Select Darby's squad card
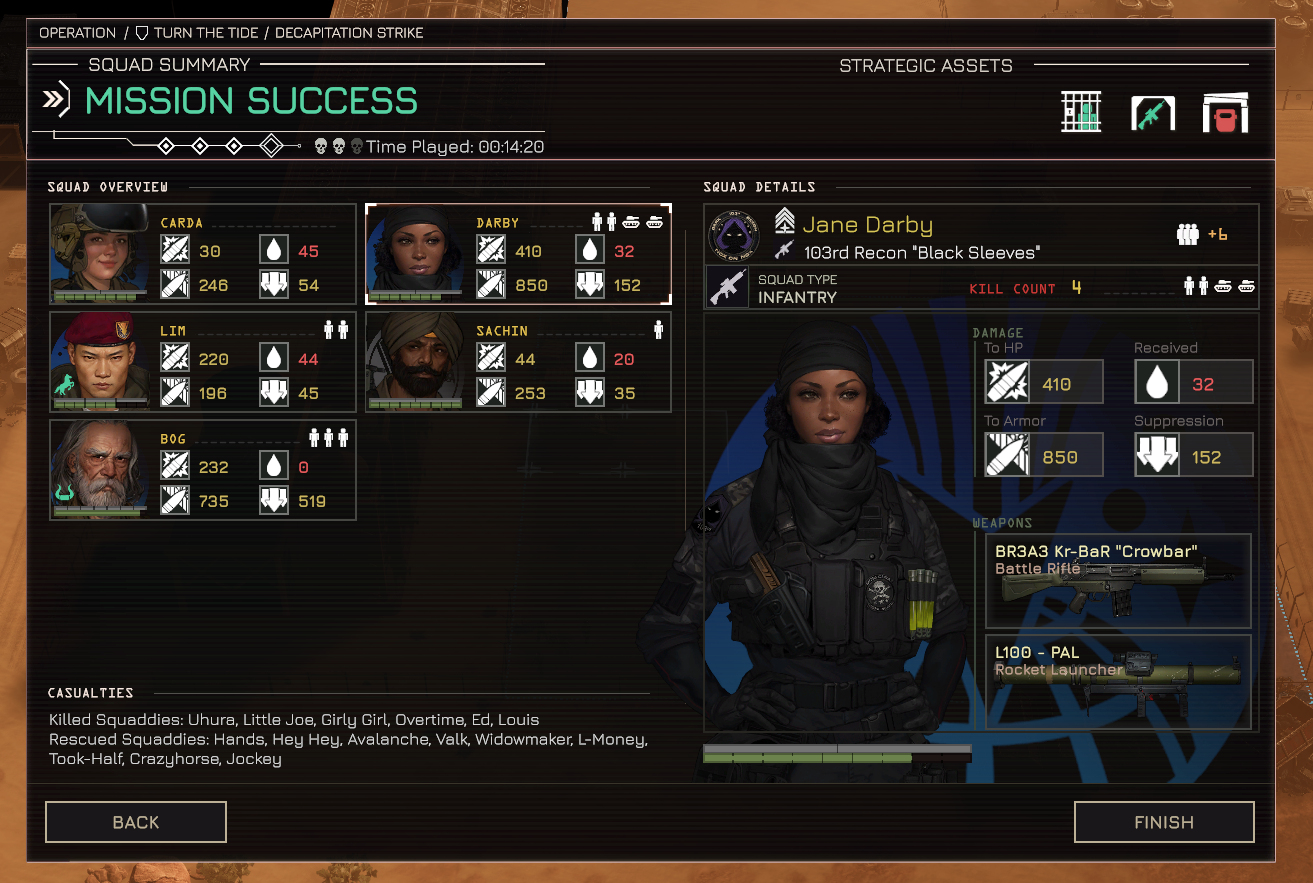 (x=518, y=254)
